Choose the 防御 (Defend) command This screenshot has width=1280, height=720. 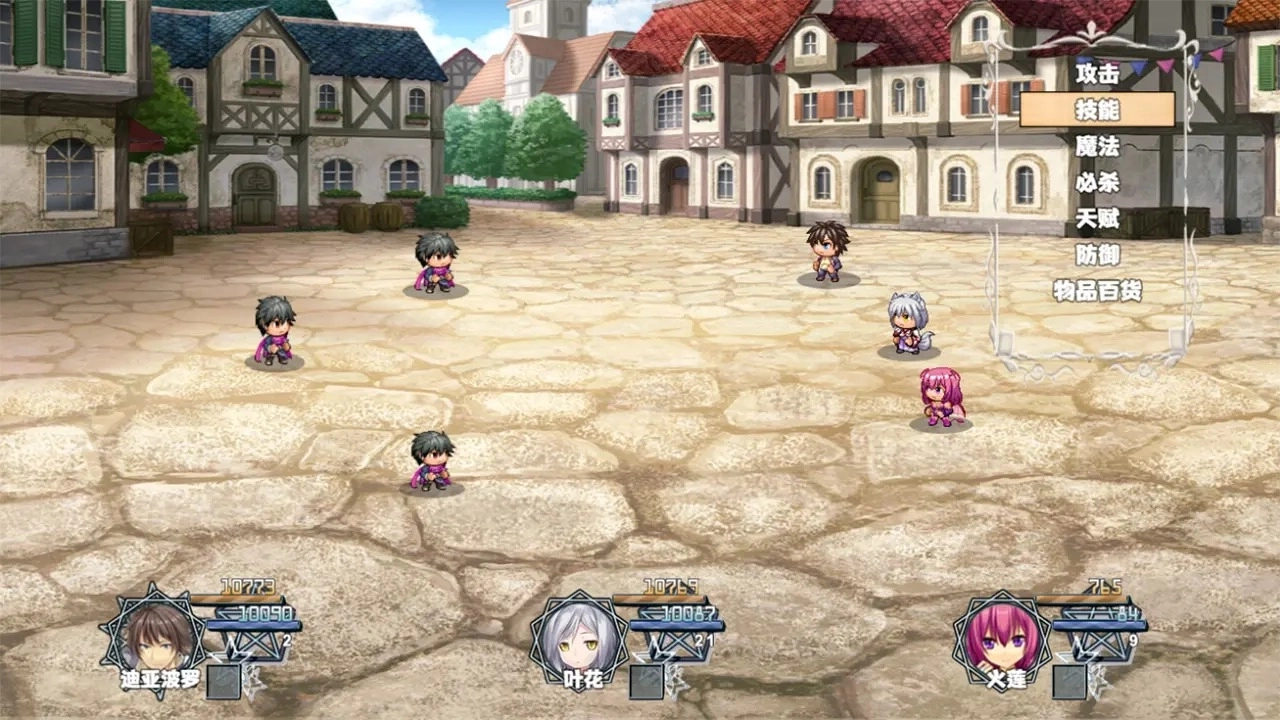(x=1097, y=255)
